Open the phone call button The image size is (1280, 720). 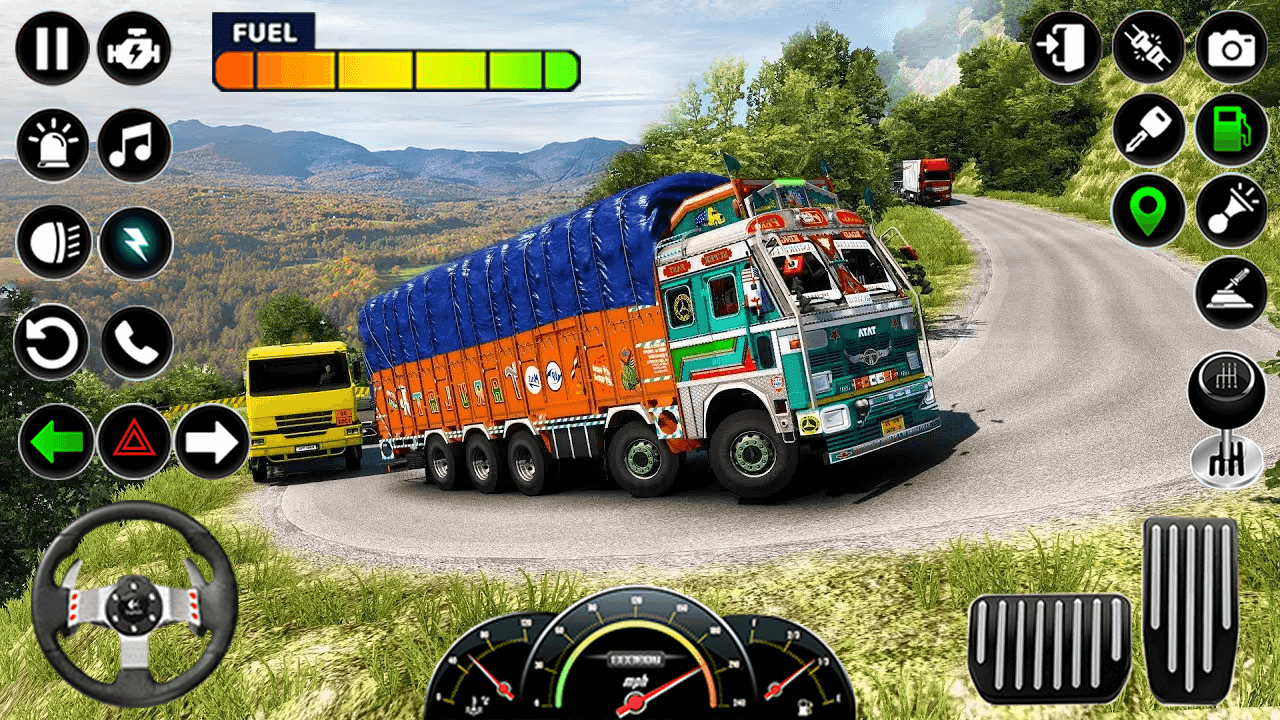136,342
